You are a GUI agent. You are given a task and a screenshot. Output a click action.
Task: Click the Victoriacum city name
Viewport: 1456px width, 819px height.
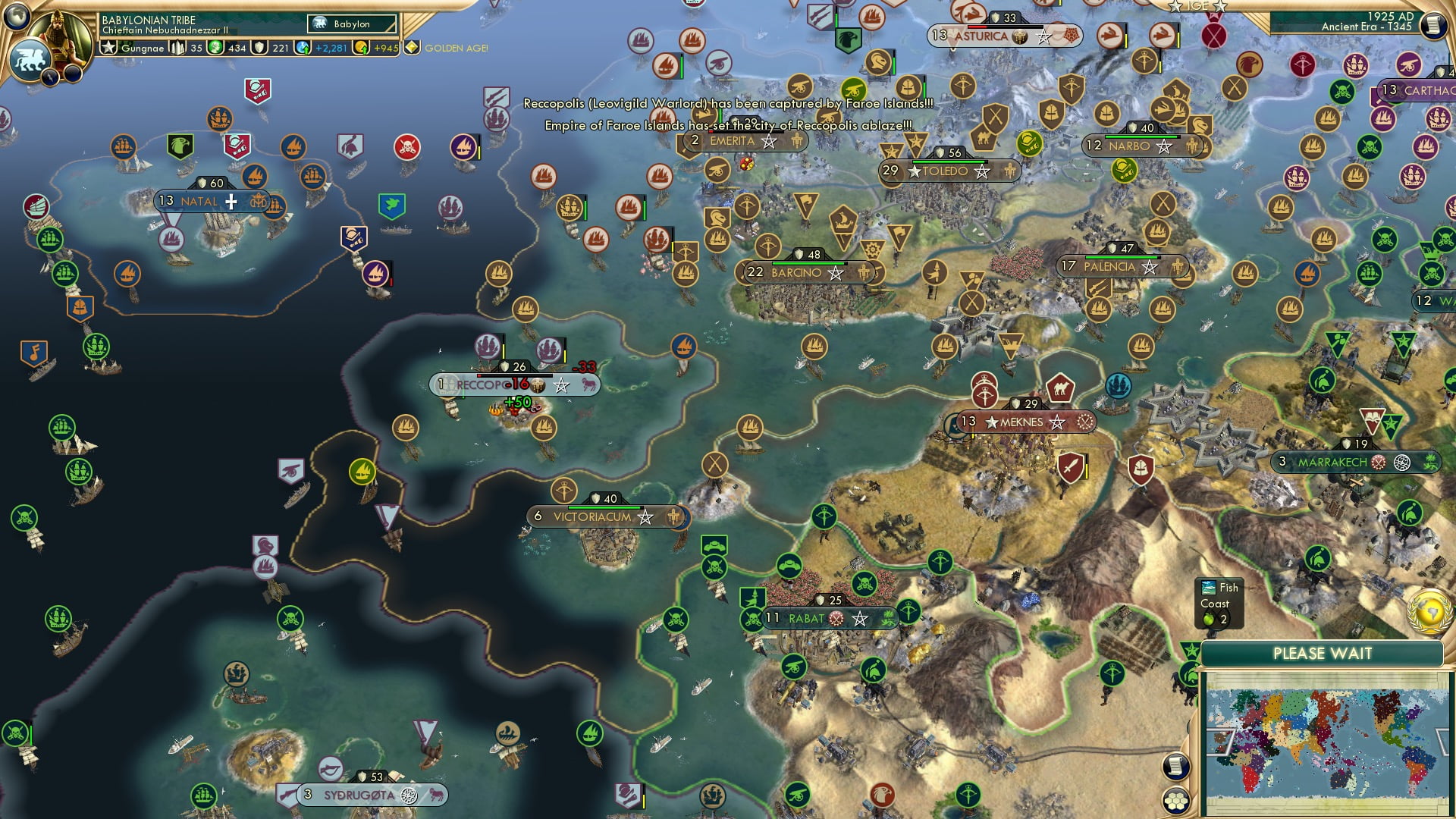click(x=592, y=516)
